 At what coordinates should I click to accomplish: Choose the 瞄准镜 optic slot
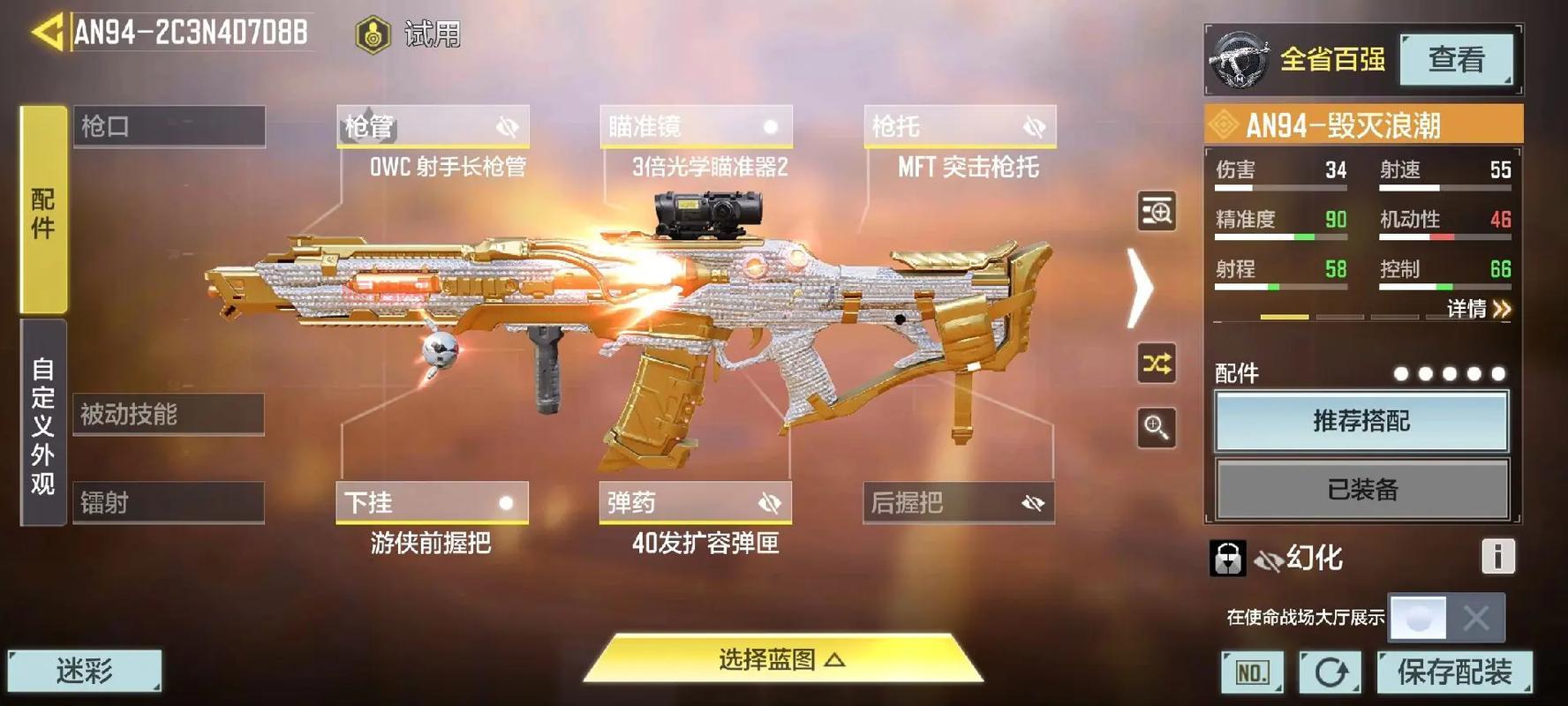pyautogui.click(x=696, y=127)
